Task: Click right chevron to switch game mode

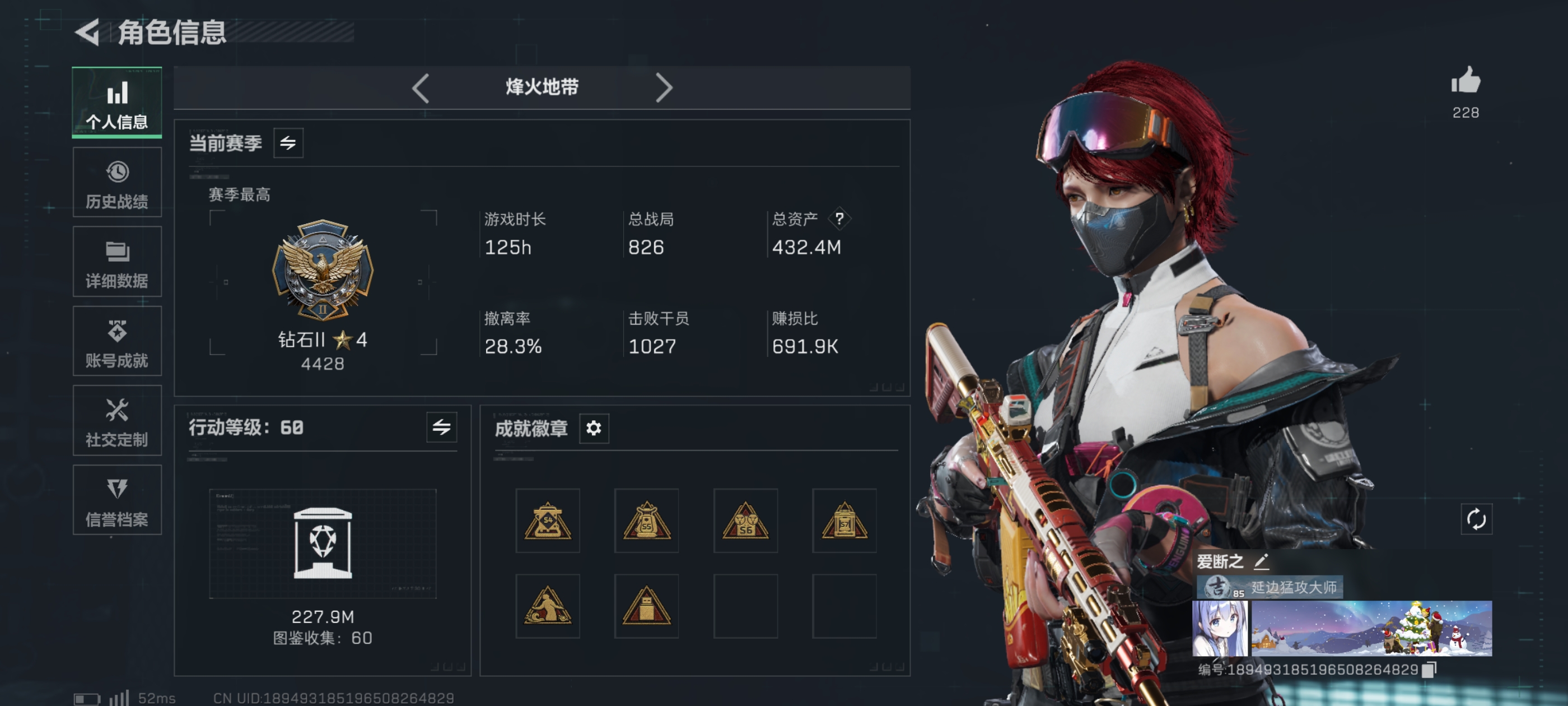Action: pos(665,88)
